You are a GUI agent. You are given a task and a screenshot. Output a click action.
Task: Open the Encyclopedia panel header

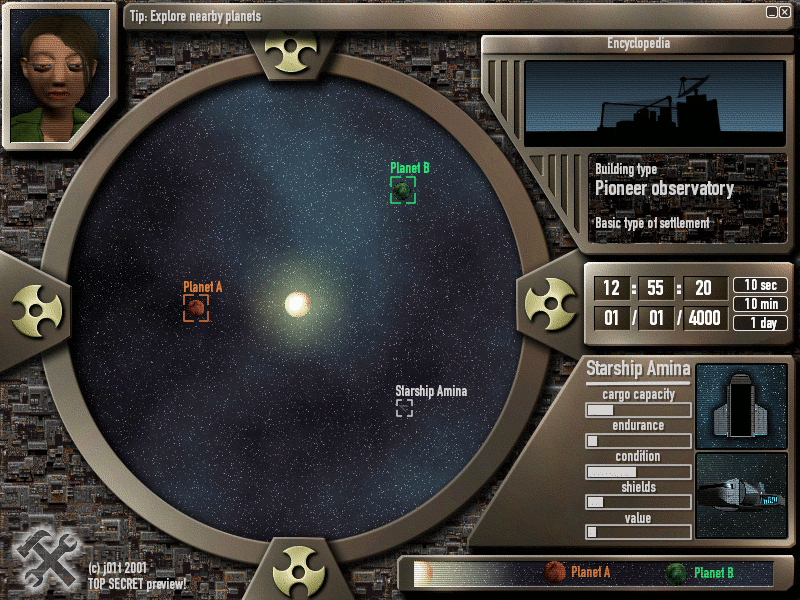pos(638,44)
